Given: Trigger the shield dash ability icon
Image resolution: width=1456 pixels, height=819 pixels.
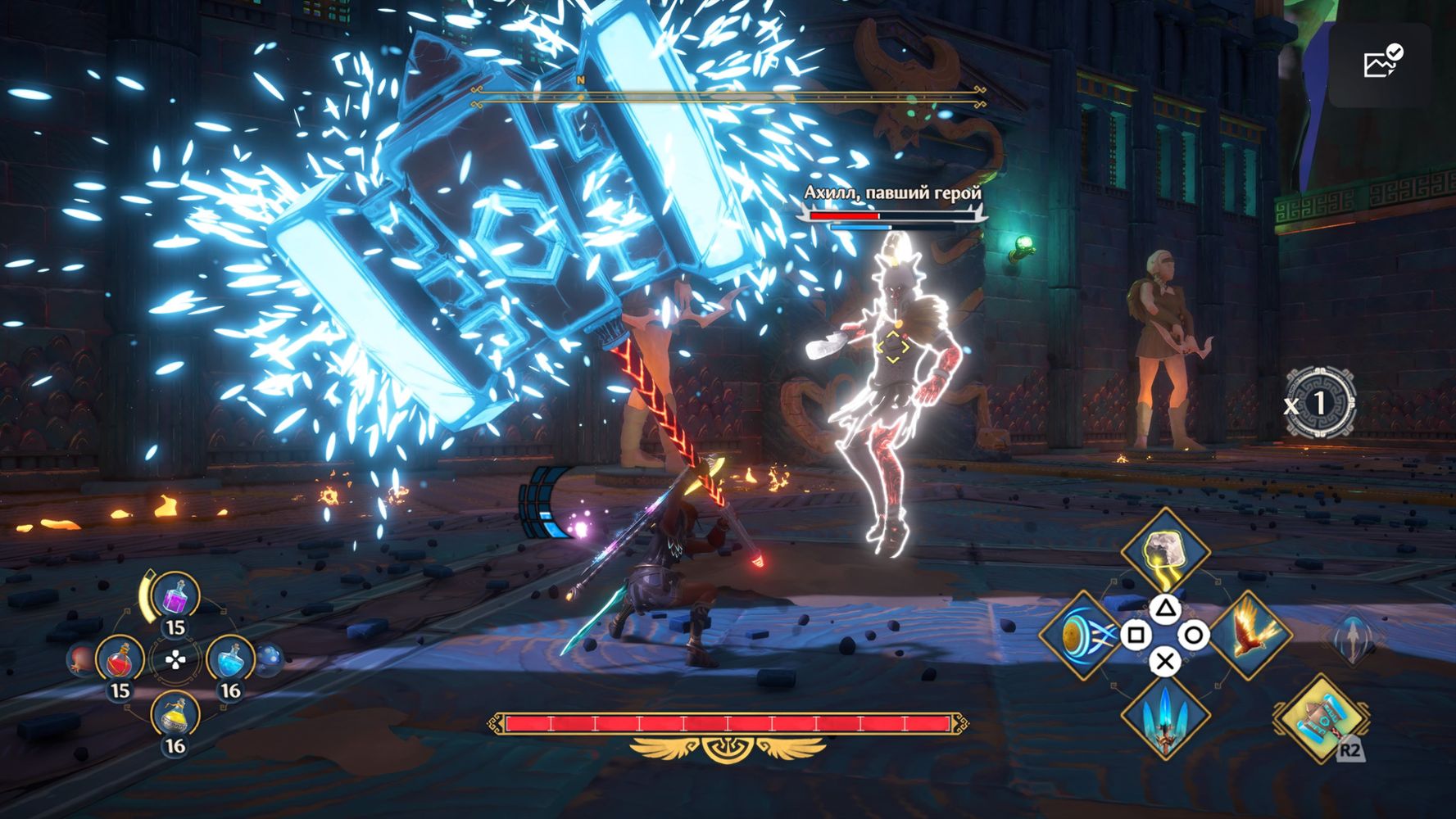Looking at the screenshot, I should point(1081,636).
